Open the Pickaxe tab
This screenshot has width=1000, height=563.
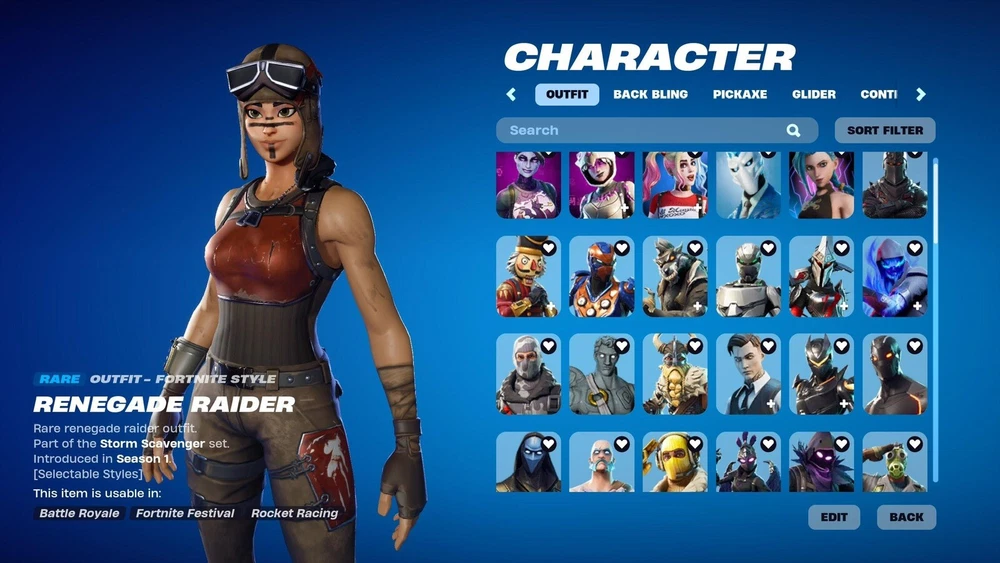pos(740,94)
